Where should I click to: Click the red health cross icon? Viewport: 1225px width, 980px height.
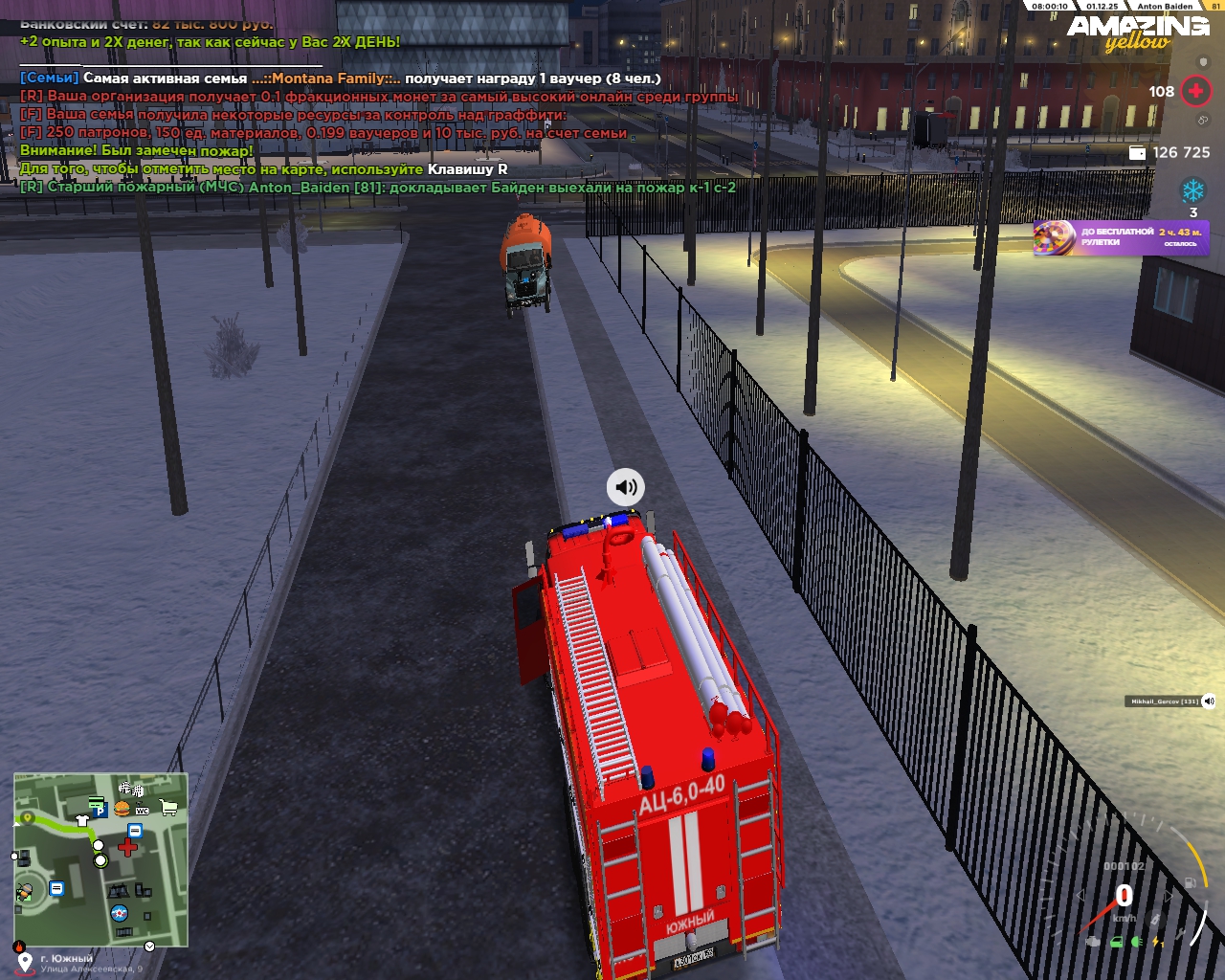(1195, 91)
